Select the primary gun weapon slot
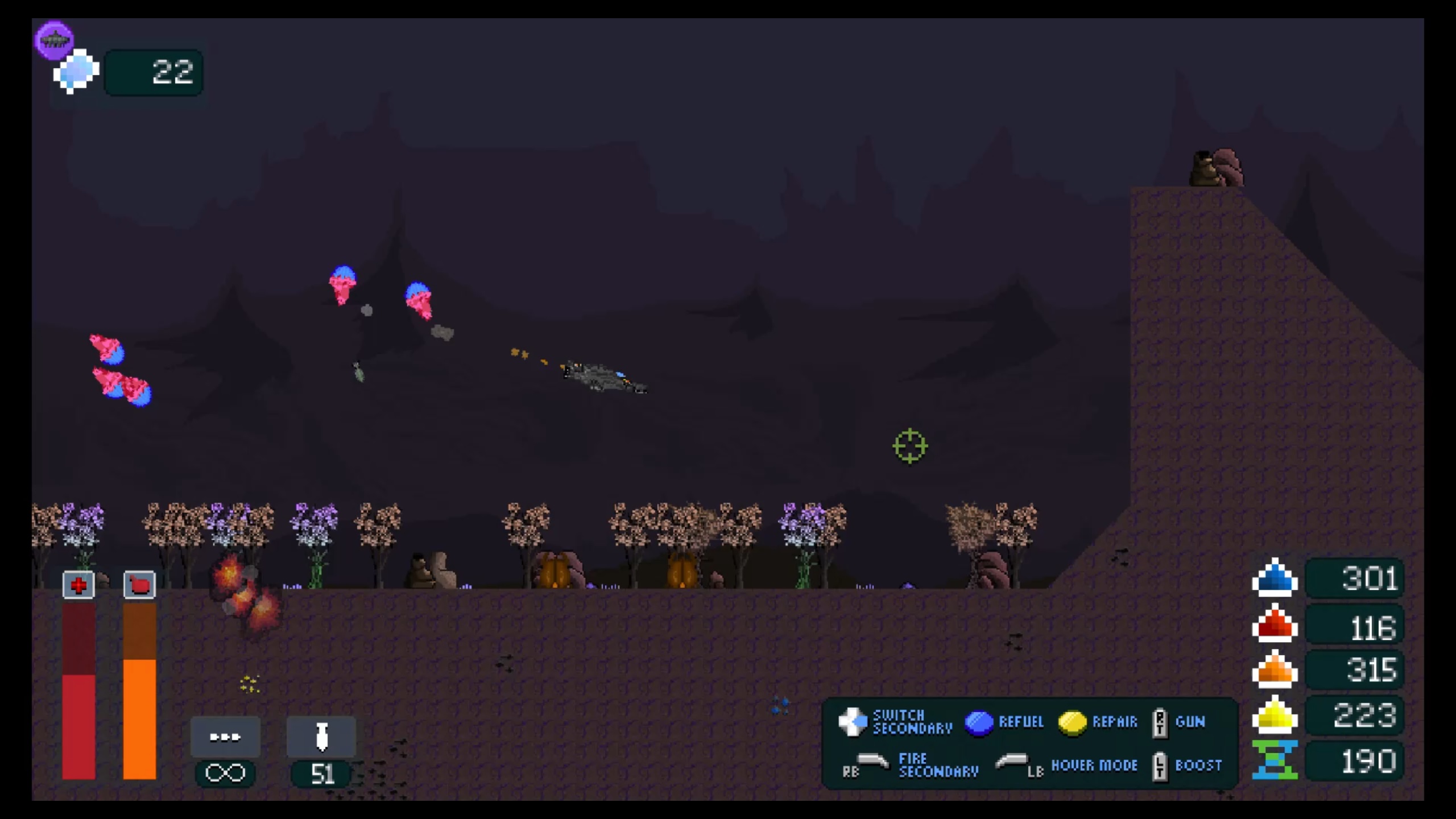The width and height of the screenshot is (1456, 819). (225, 737)
